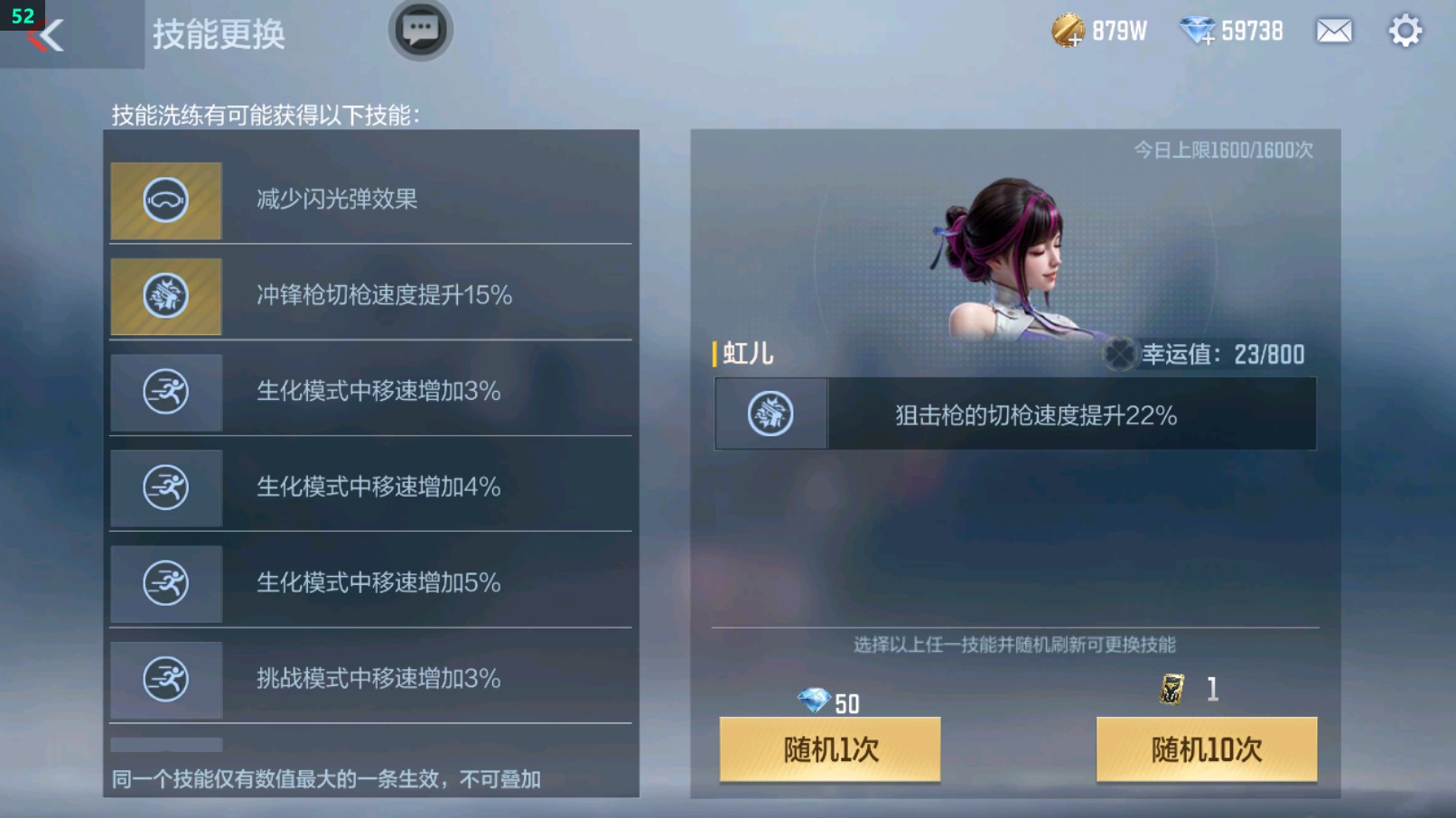Open the settings gear icon
1456x818 pixels.
[x=1404, y=30]
